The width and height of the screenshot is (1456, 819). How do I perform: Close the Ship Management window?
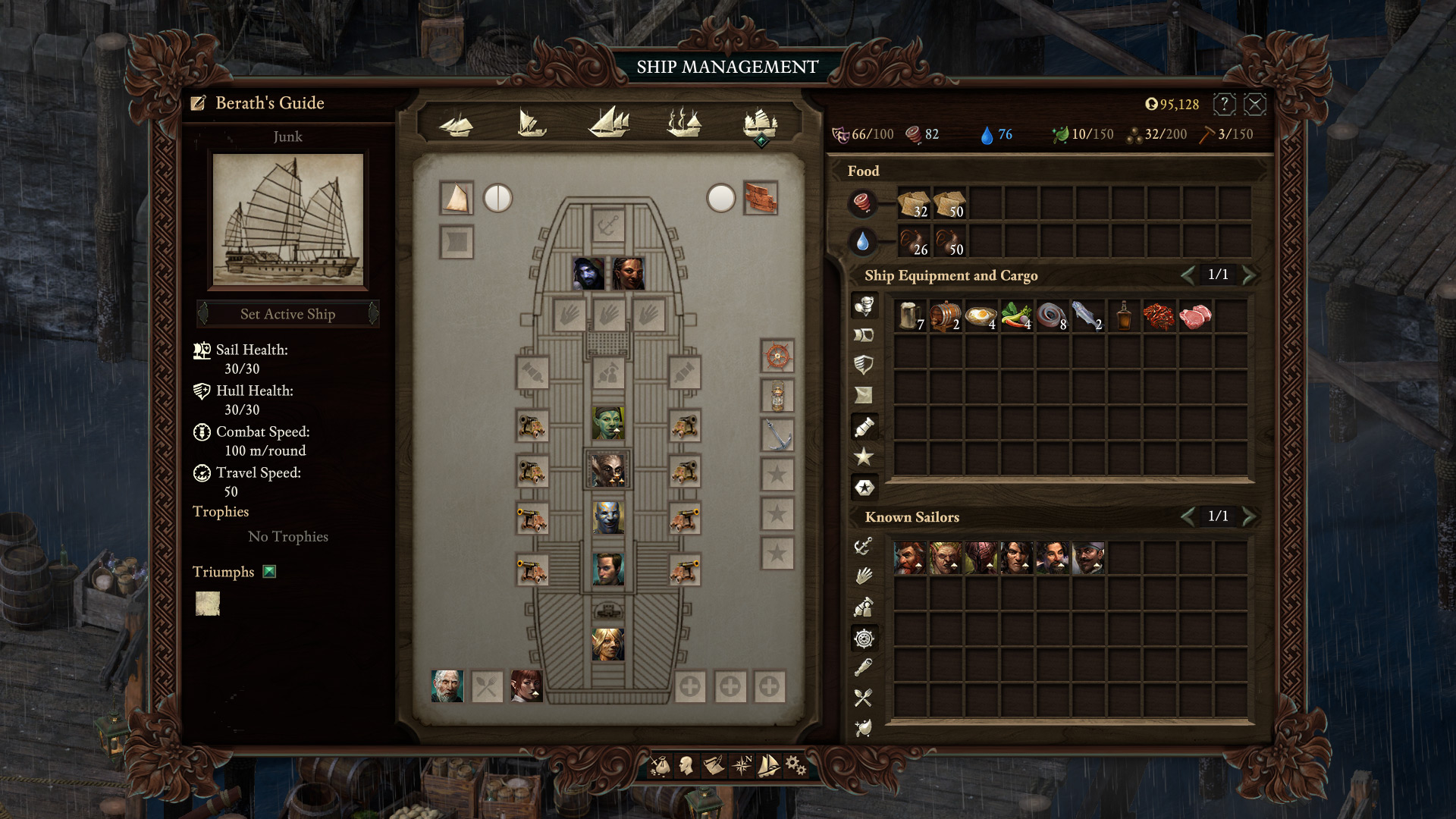point(1255,105)
